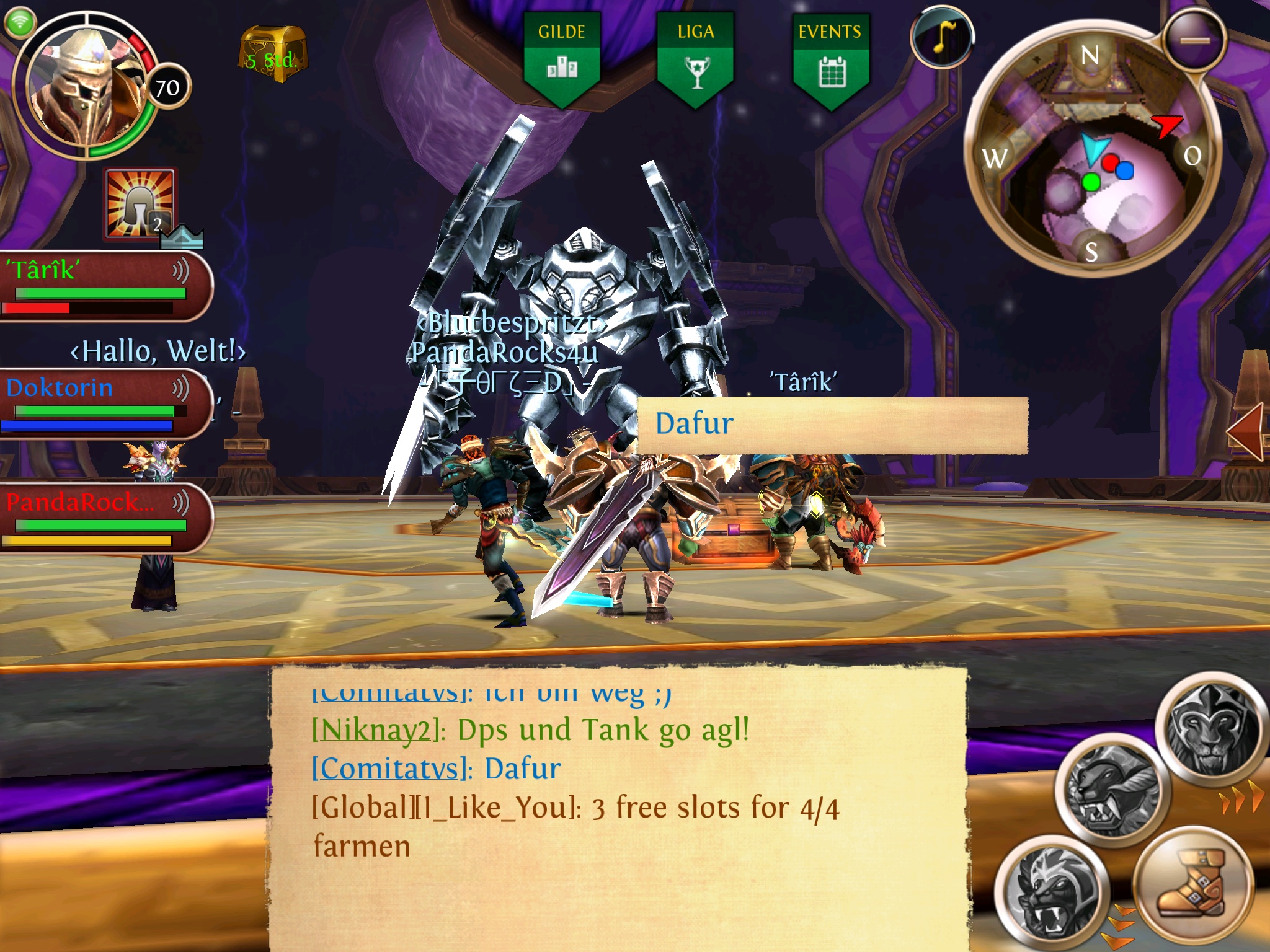This screenshot has width=1270, height=952.
Task: Open the chat log panel
Action: click(617, 806)
